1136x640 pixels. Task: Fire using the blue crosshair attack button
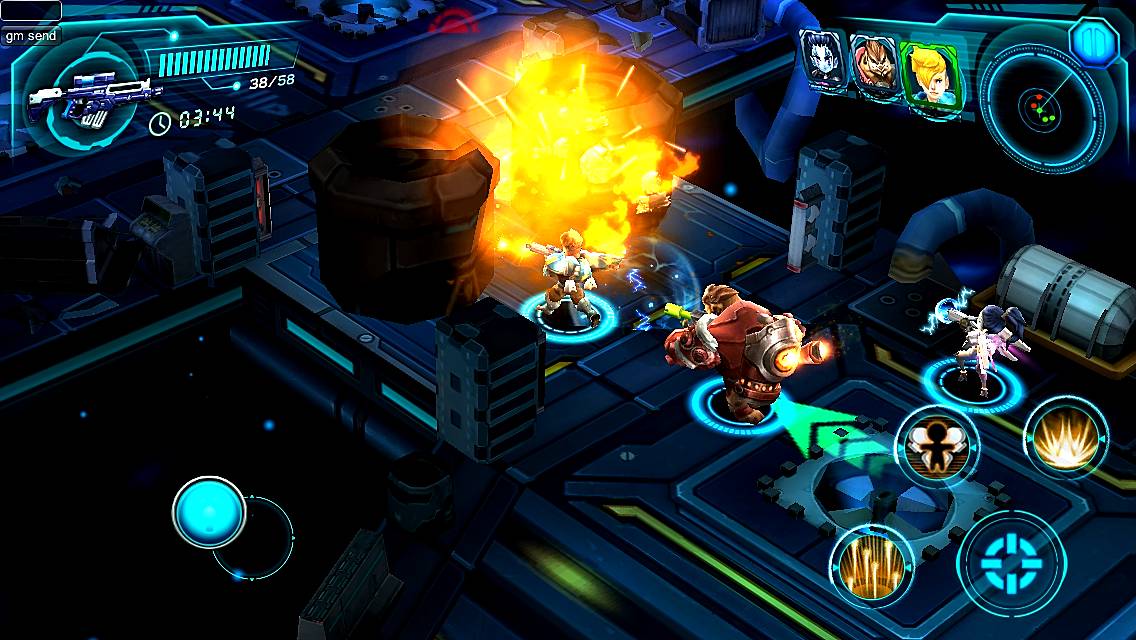pyautogui.click(x=1009, y=560)
